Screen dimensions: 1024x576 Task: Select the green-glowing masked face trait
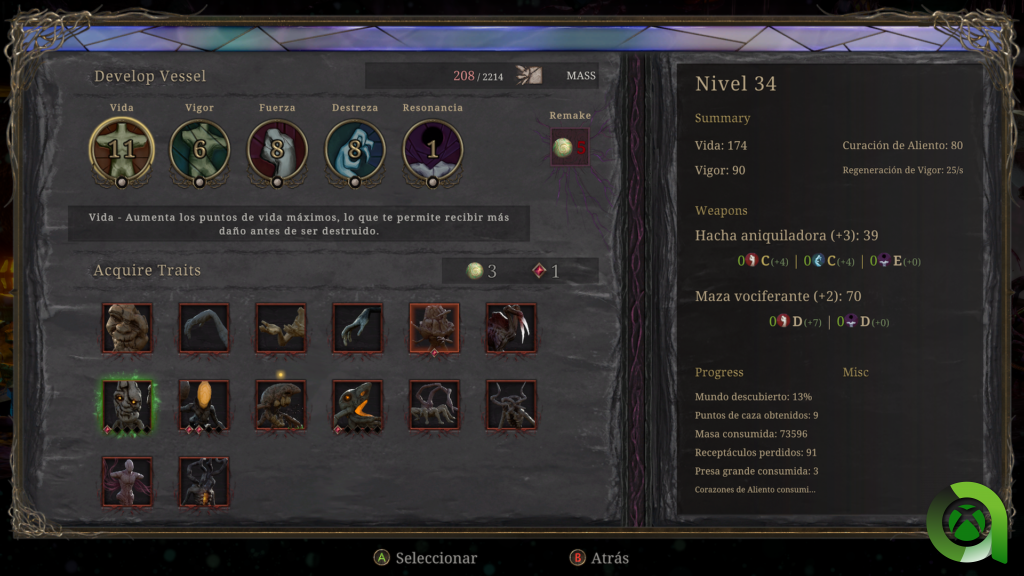[x=127, y=406]
